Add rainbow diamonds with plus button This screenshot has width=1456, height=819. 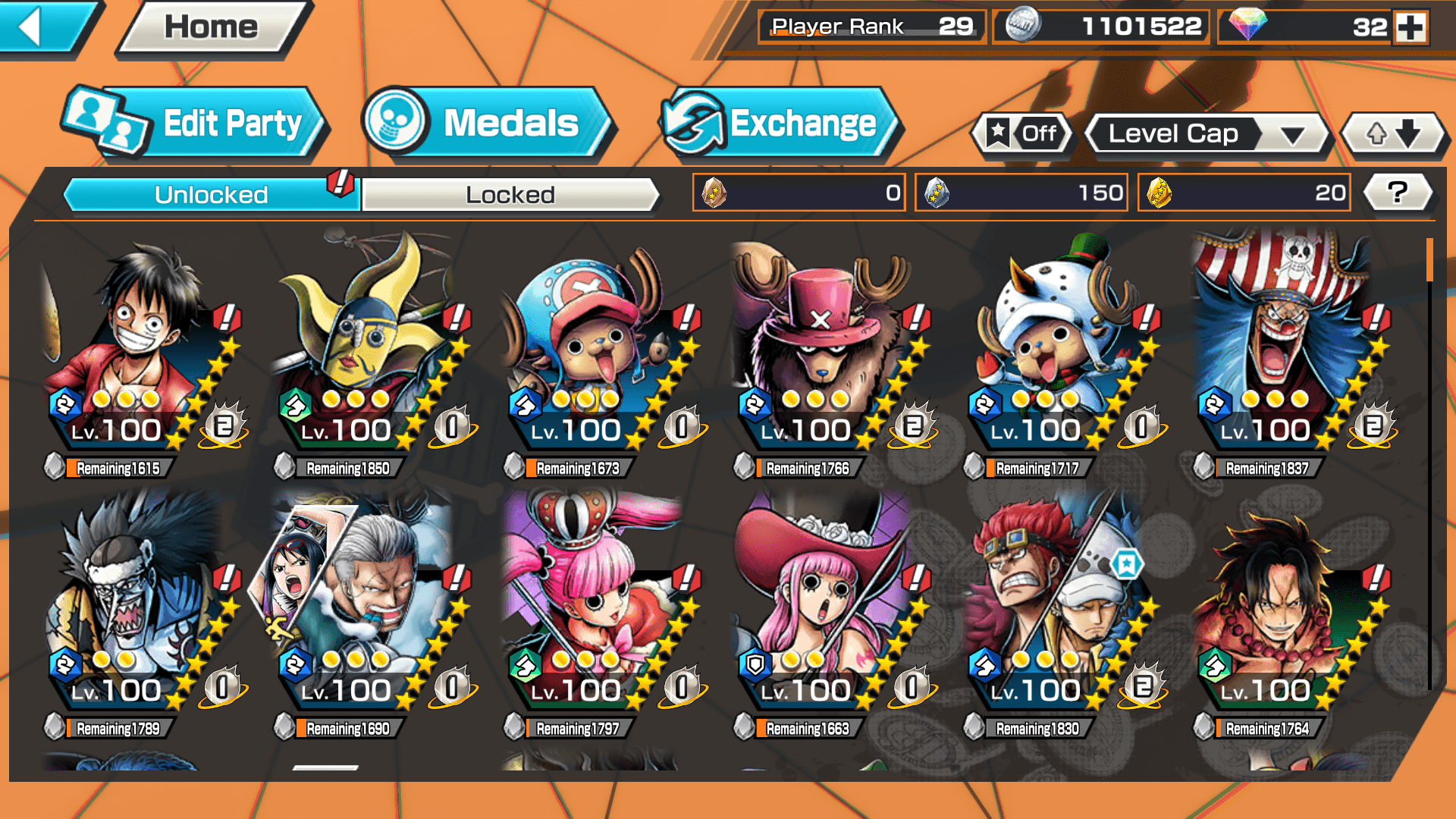[1410, 27]
